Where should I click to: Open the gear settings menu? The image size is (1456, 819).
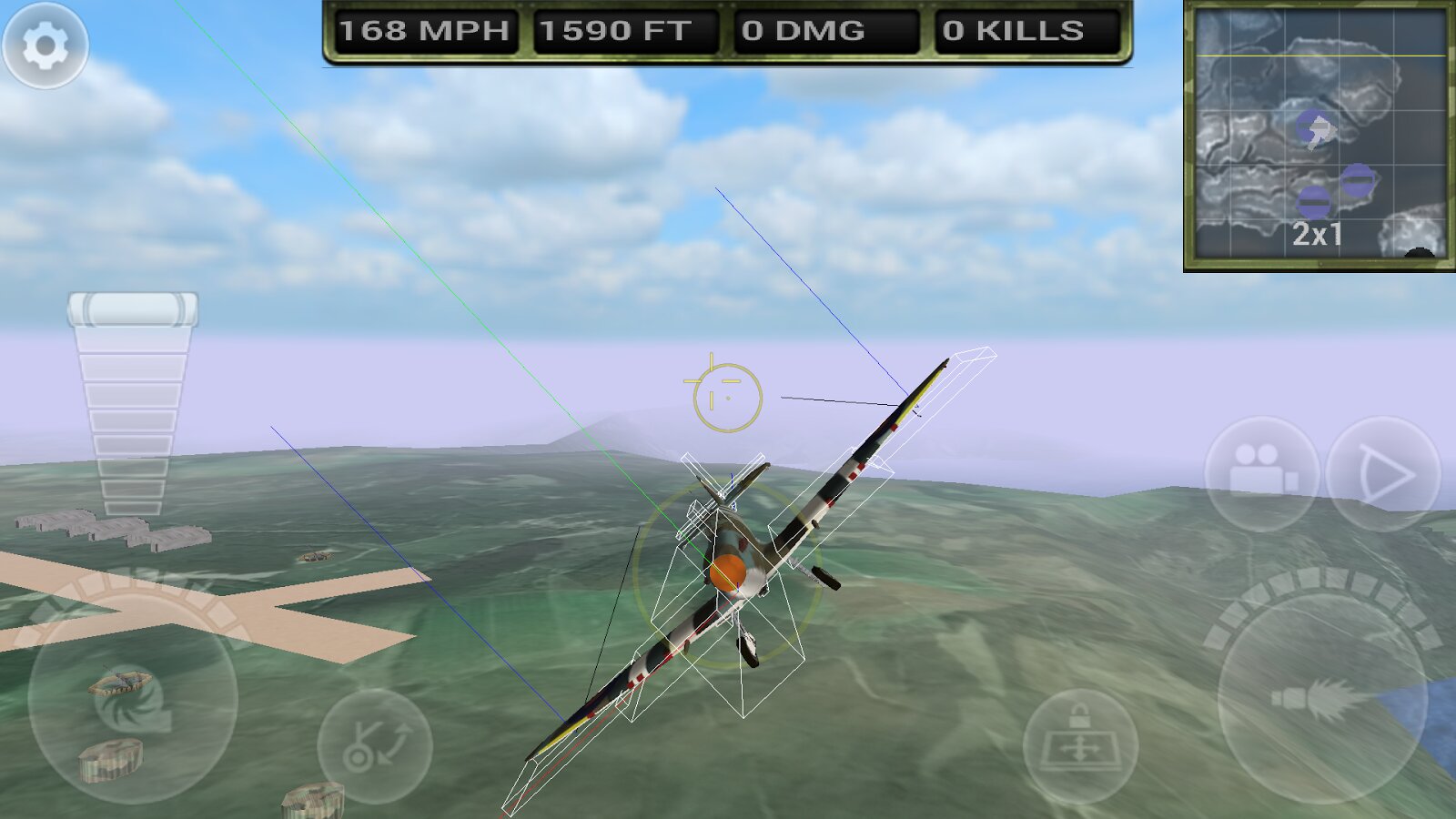tap(45, 45)
